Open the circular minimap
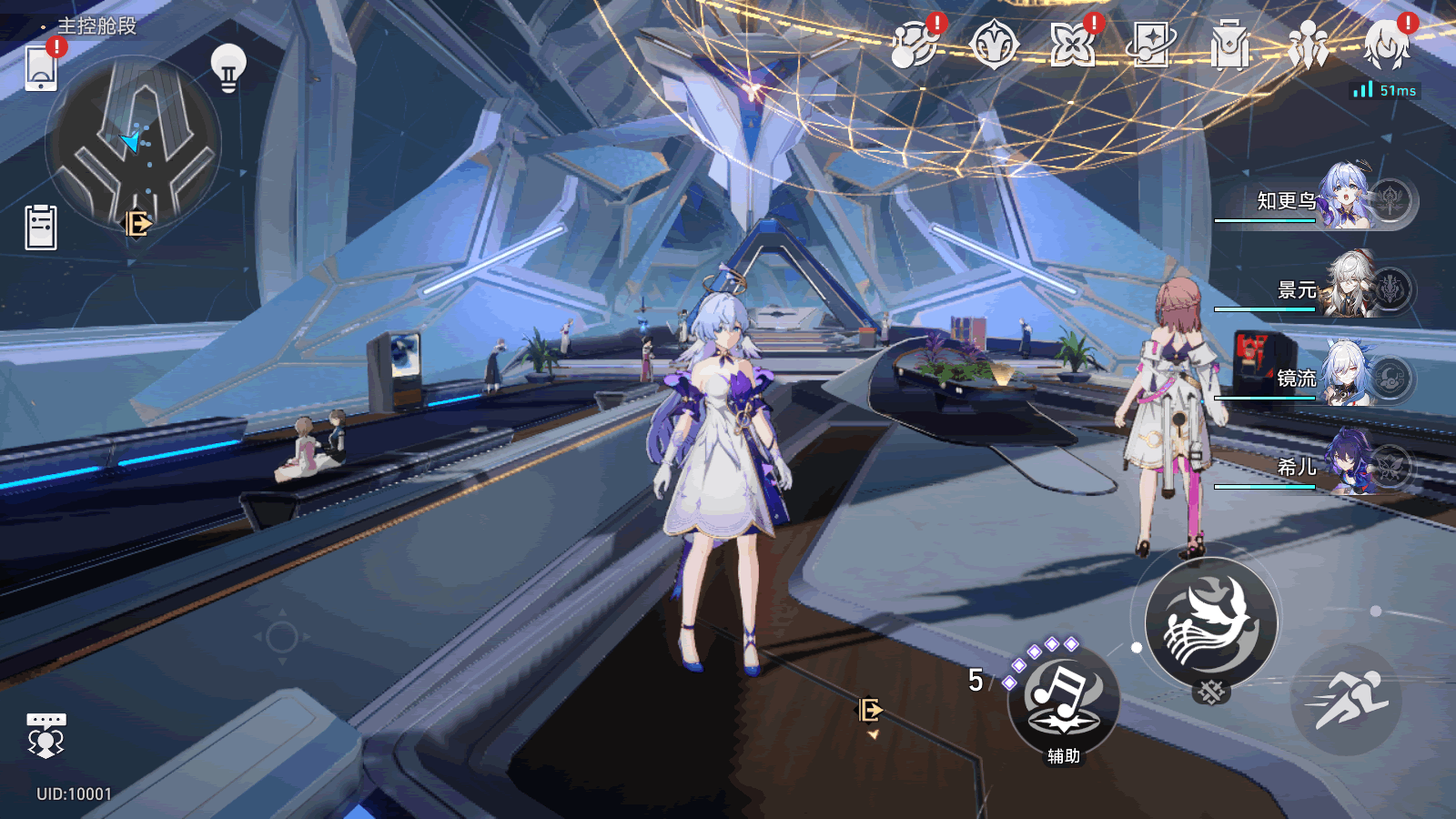The width and height of the screenshot is (1456, 819). [x=133, y=142]
